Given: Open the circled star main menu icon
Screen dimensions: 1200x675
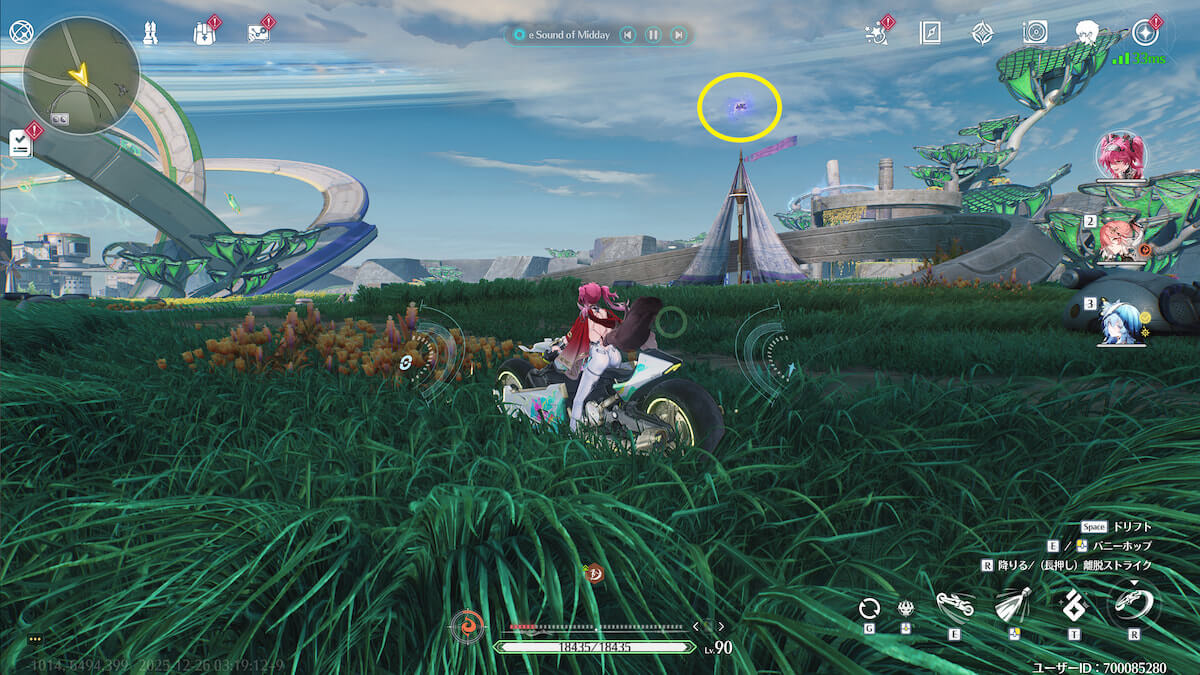Looking at the screenshot, I should coord(1145,33).
